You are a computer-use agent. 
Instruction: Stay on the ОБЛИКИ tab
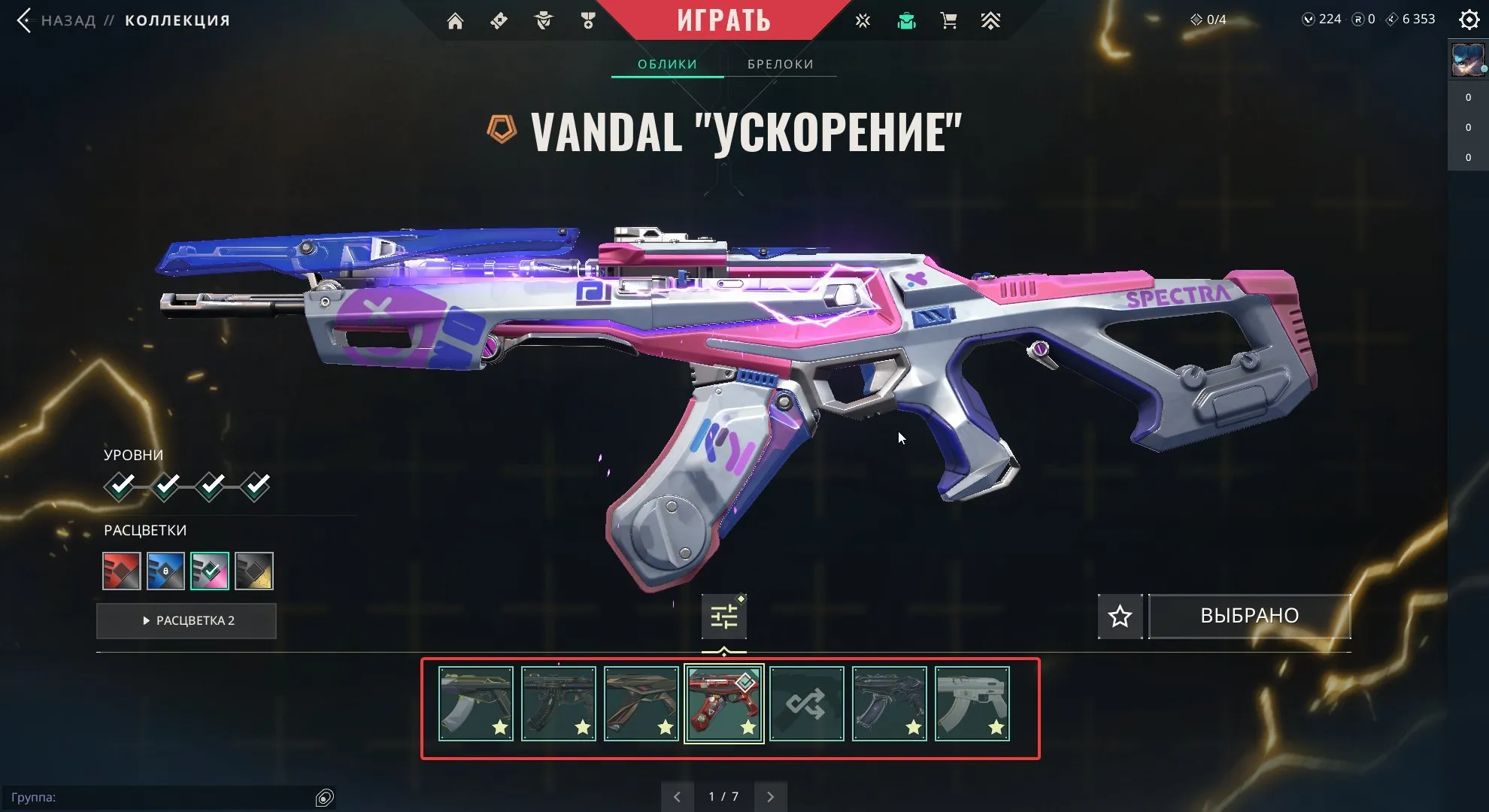(666, 64)
